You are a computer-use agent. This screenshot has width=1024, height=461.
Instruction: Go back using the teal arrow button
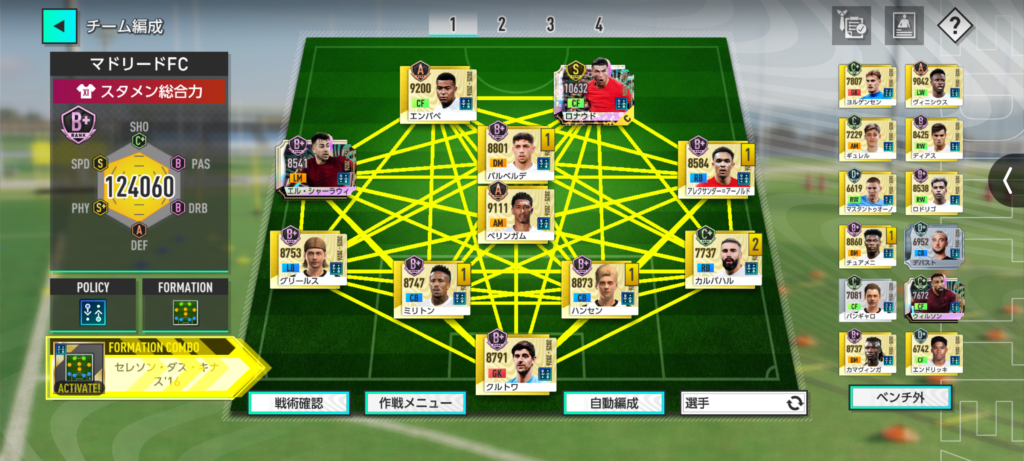coord(59,25)
